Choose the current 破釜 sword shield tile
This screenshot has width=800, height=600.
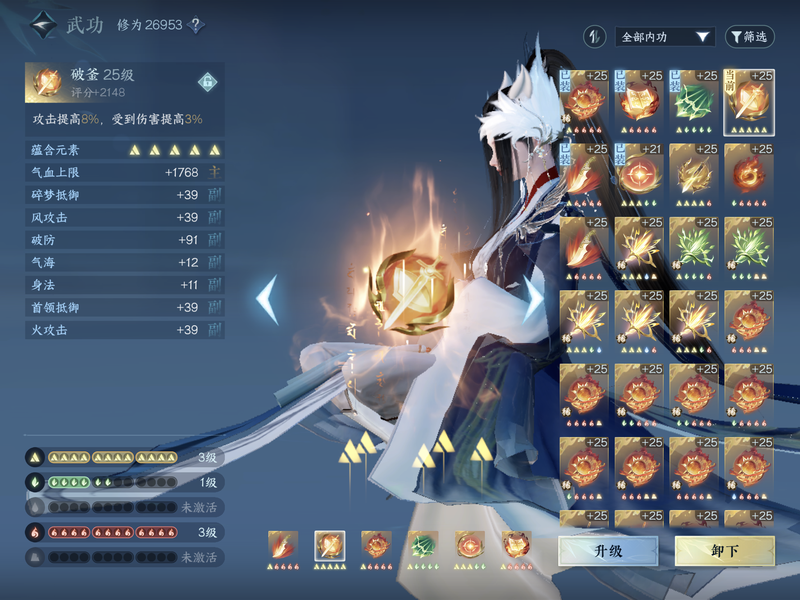[x=748, y=99]
